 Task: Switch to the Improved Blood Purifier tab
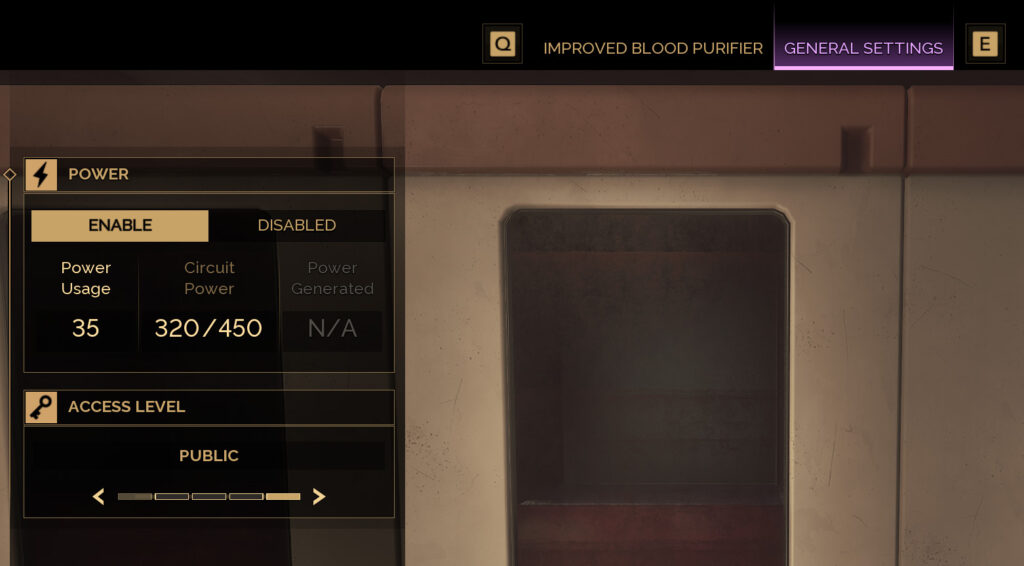click(x=652, y=48)
